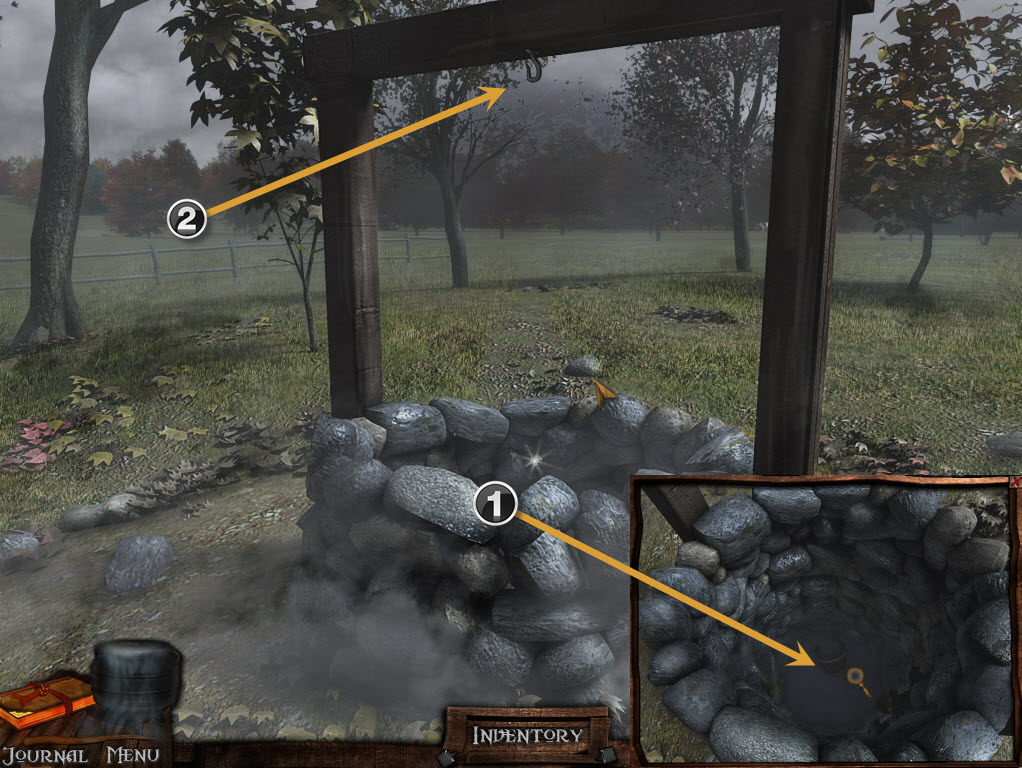Image resolution: width=1022 pixels, height=768 pixels.
Task: Close the well close-up window
Action: point(1016,481)
